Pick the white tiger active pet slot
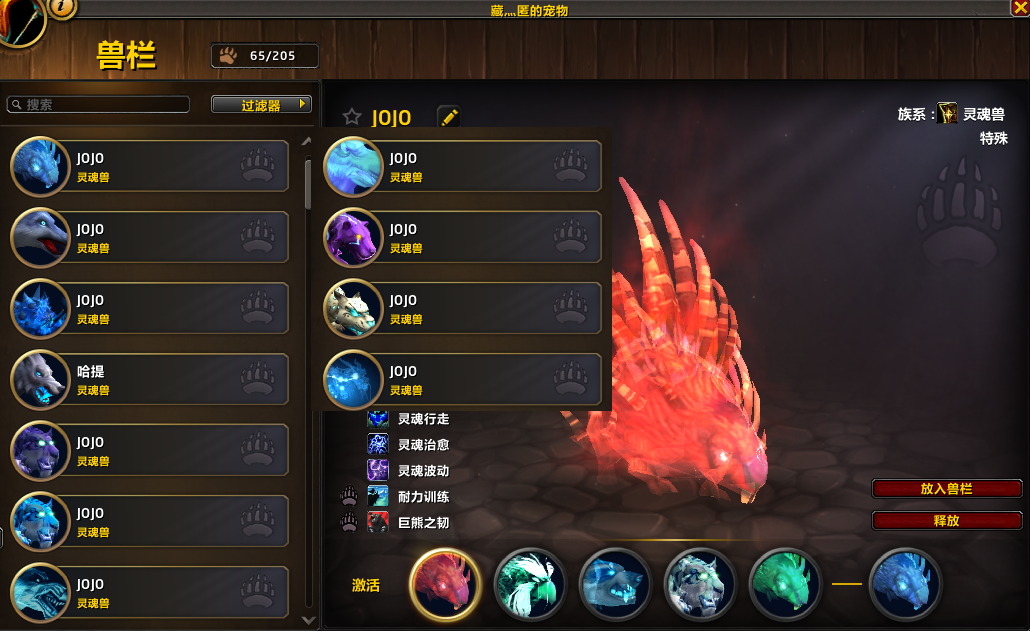The image size is (1030, 631). coord(700,585)
